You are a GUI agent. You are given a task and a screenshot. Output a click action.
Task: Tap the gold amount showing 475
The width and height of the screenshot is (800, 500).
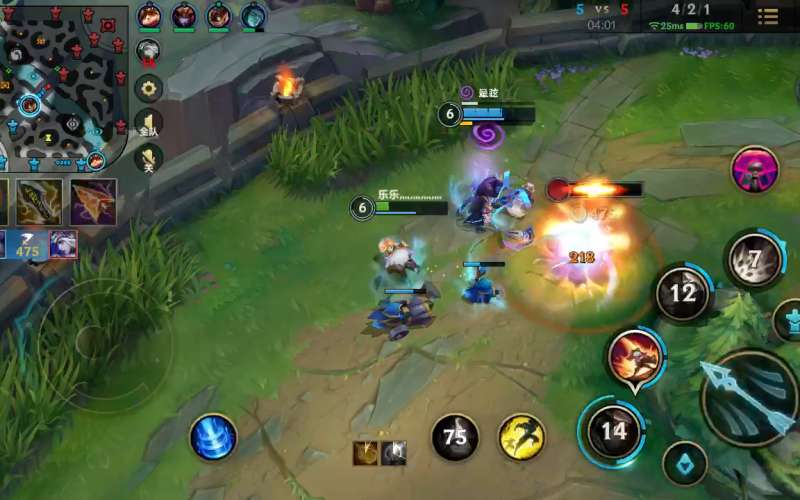(x=26, y=246)
